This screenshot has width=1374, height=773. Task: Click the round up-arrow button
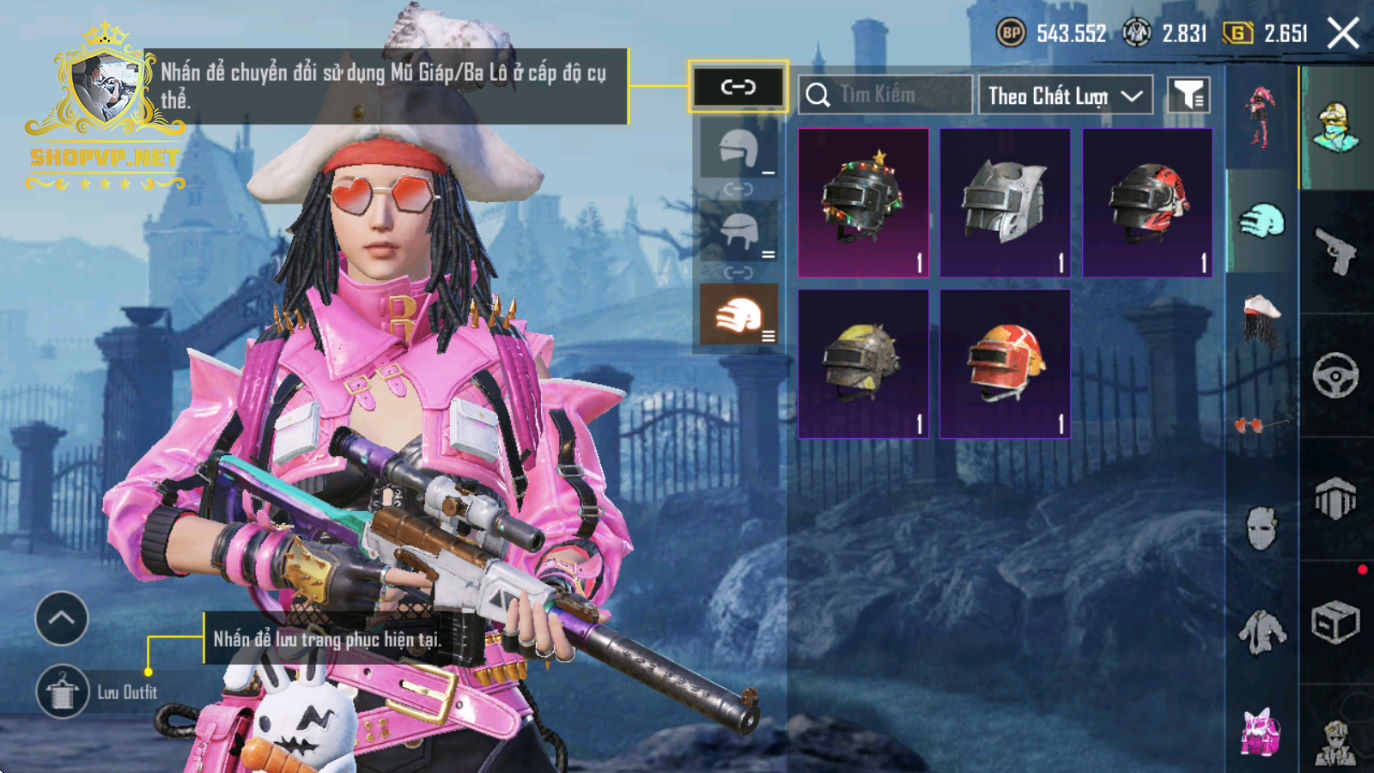pos(62,619)
